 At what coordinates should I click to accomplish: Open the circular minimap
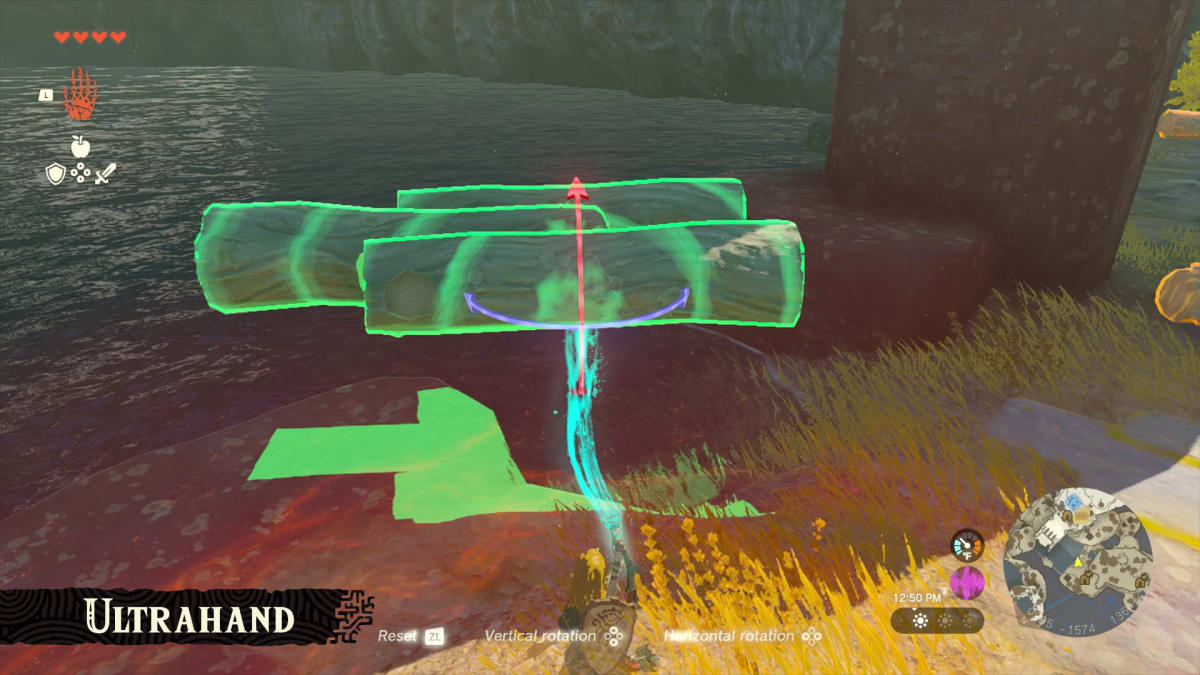pyautogui.click(x=1077, y=557)
